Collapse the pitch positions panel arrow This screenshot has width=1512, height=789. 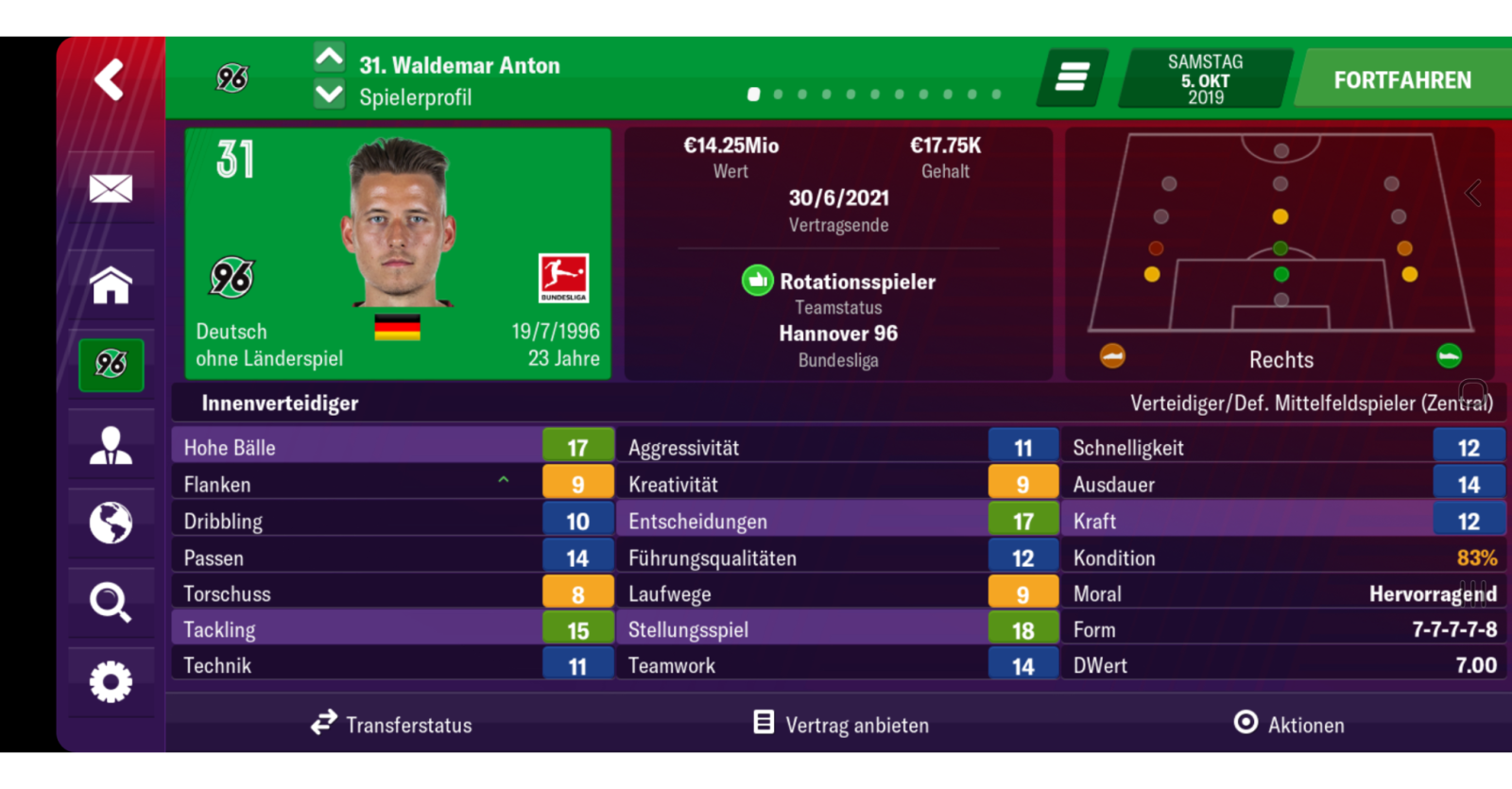(x=1473, y=193)
